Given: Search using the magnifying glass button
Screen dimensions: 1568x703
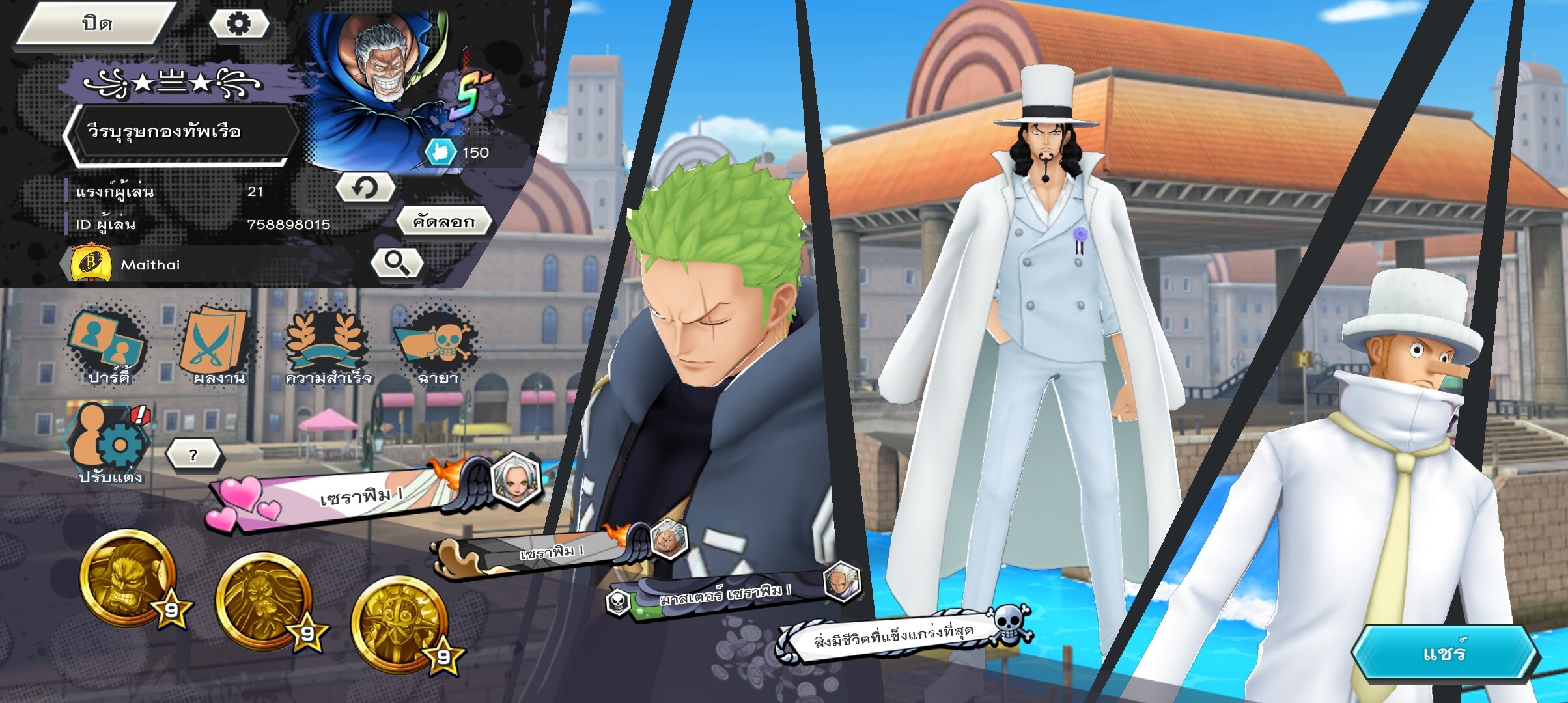Looking at the screenshot, I should point(397,263).
